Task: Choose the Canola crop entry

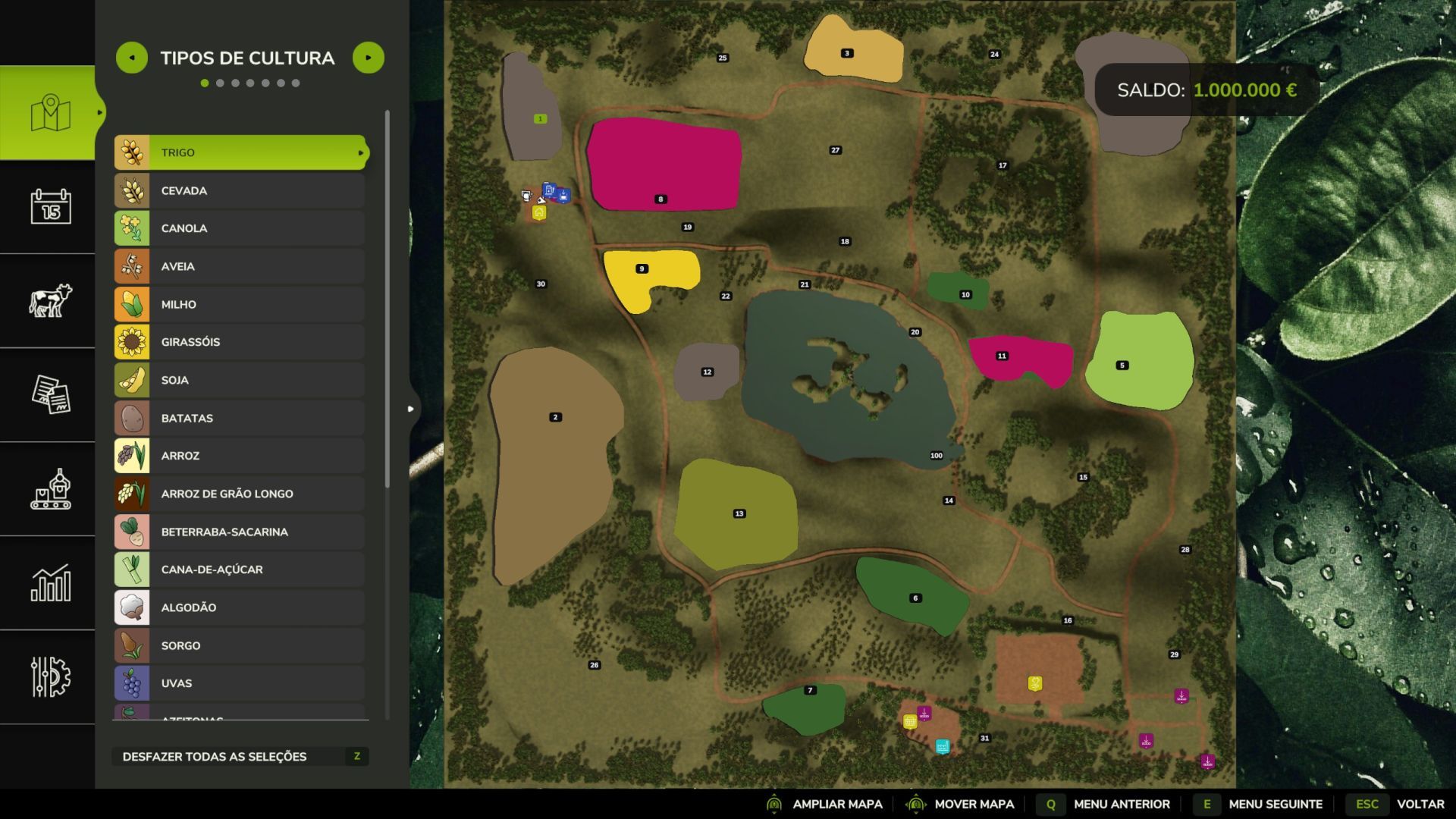Action: coord(240,228)
